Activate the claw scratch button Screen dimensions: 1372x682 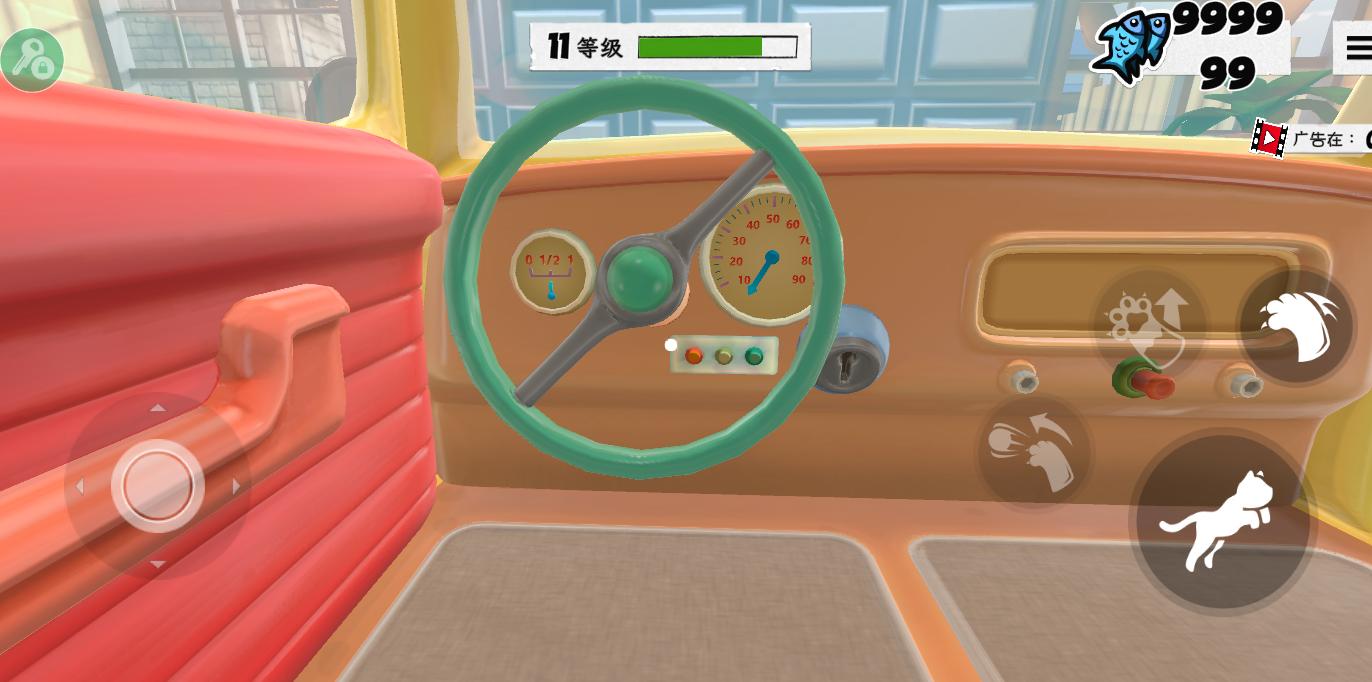[1297, 325]
